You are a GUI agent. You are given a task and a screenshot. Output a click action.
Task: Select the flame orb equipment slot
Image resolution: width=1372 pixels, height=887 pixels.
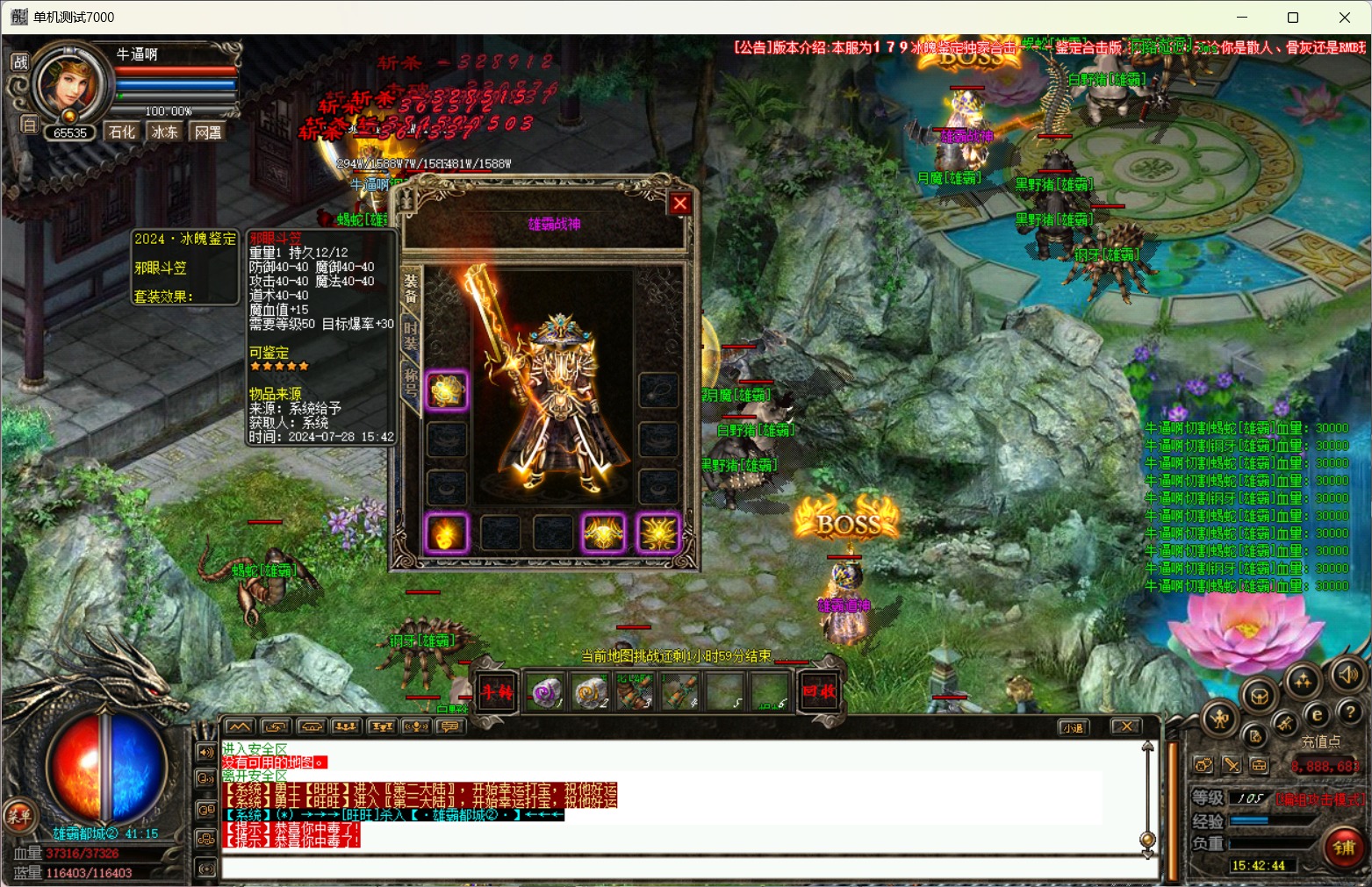446,533
